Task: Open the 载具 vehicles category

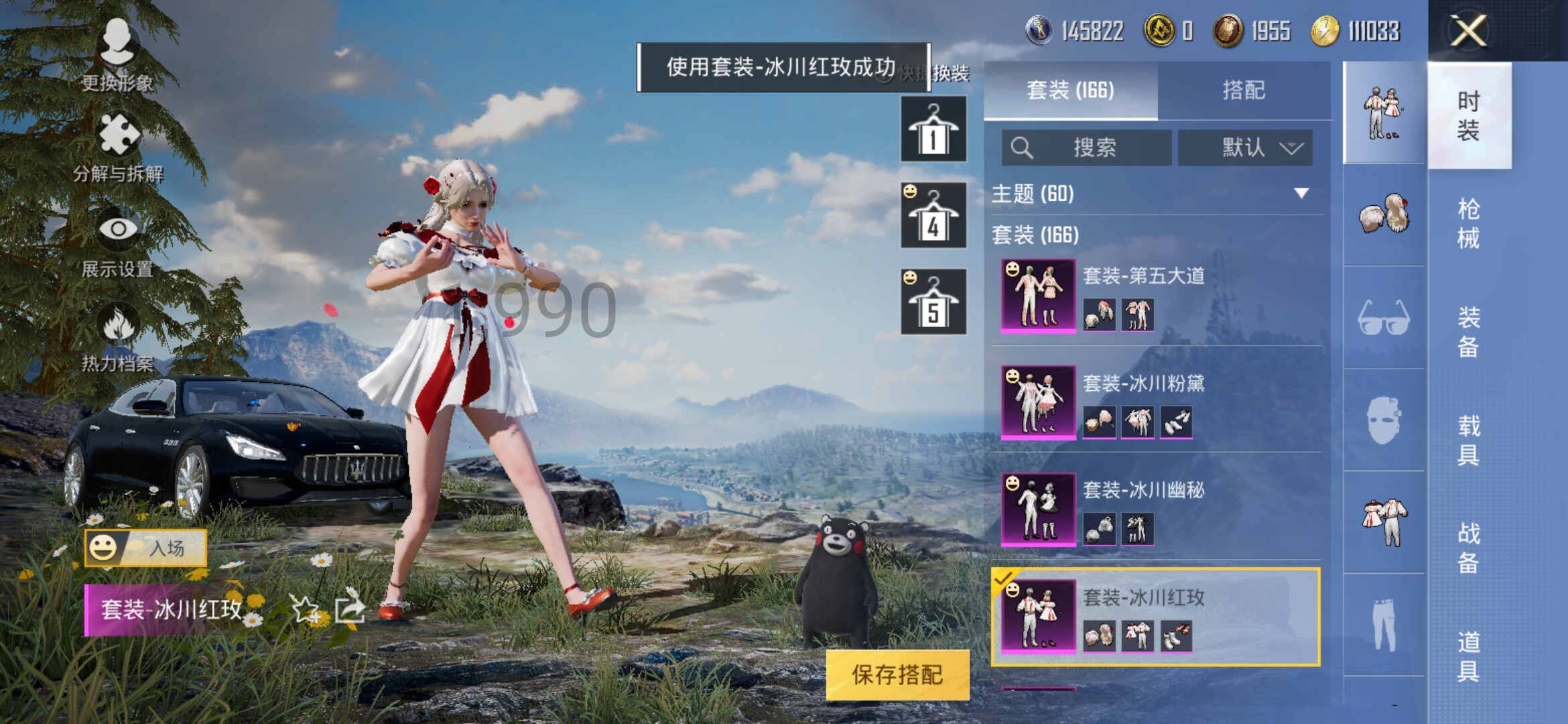Action: [1468, 440]
